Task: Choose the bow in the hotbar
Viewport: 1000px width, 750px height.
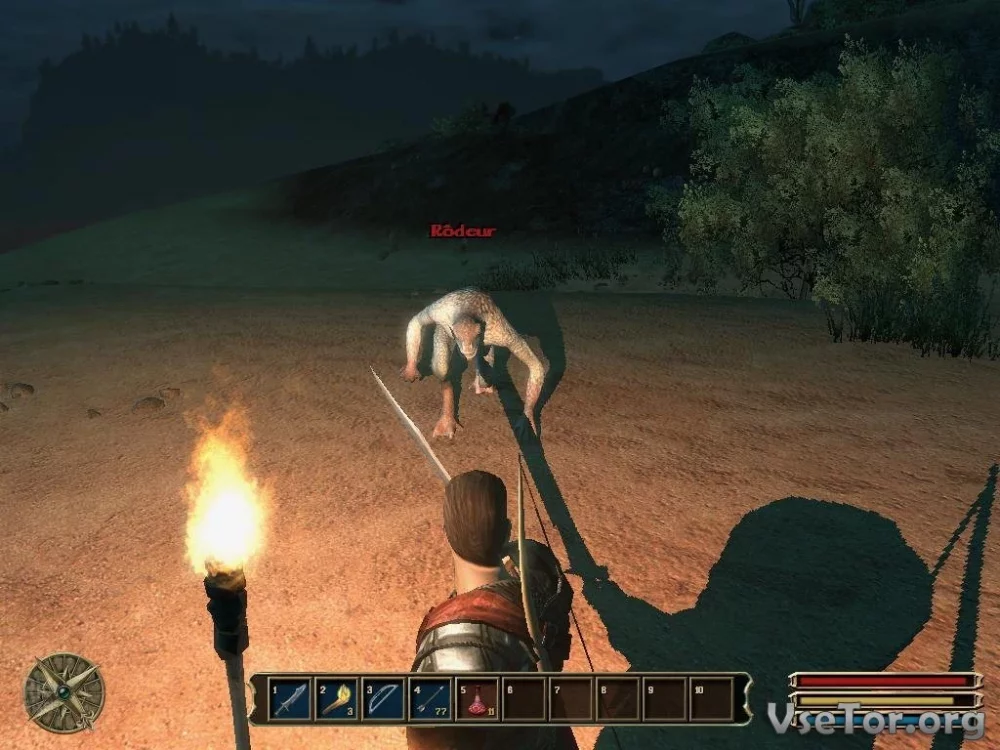Action: (385, 699)
